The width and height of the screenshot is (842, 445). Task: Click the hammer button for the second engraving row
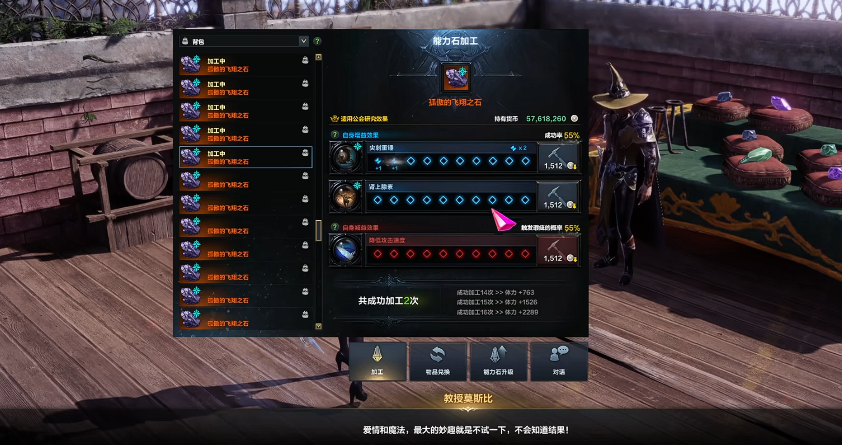558,195
